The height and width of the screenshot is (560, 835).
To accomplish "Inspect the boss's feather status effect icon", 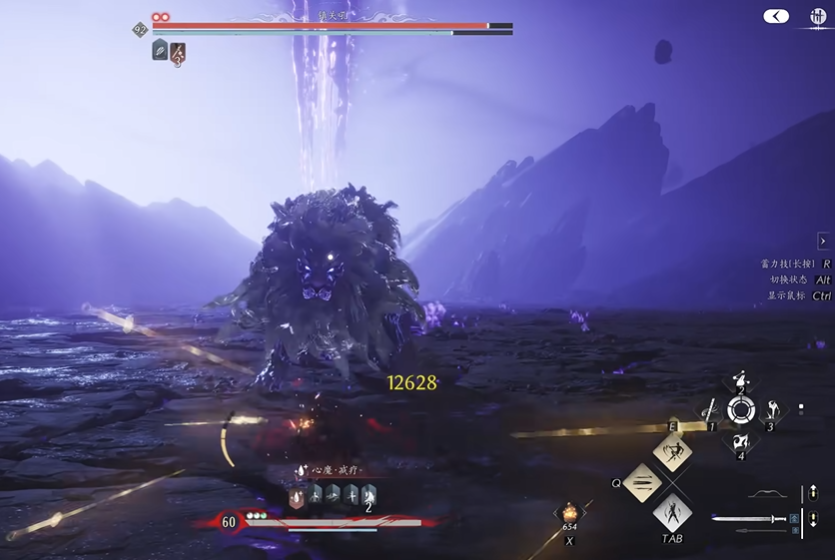I will click(160, 50).
